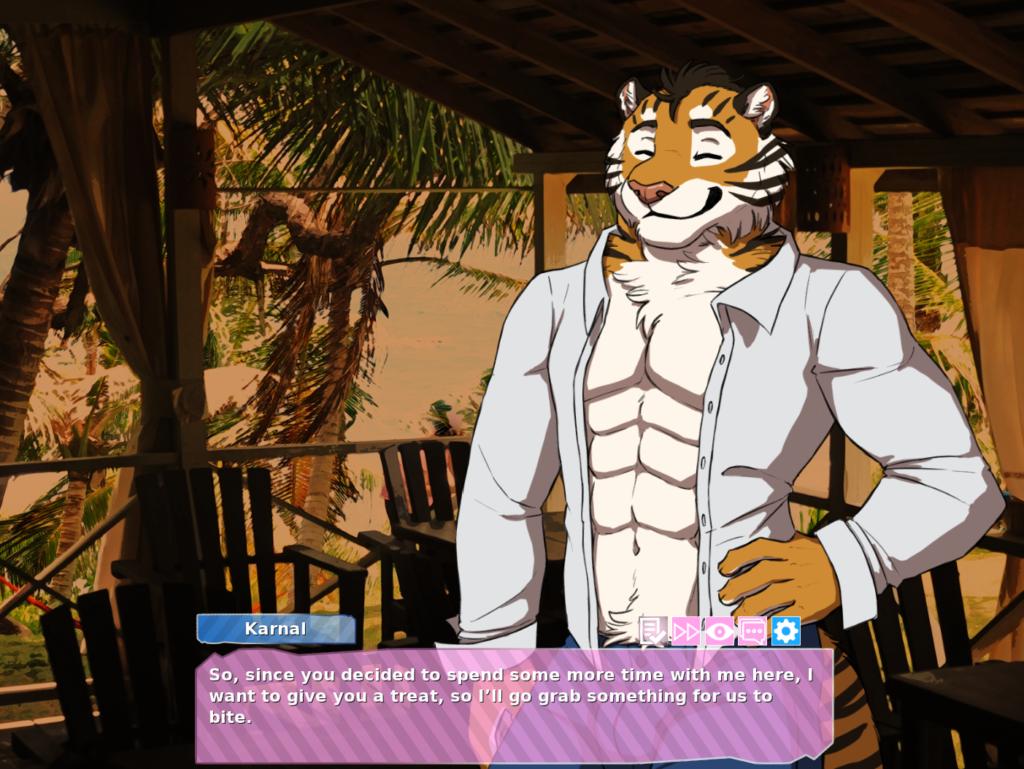Hide the text box with the eye icon
The width and height of the screenshot is (1024, 769).
(719, 631)
